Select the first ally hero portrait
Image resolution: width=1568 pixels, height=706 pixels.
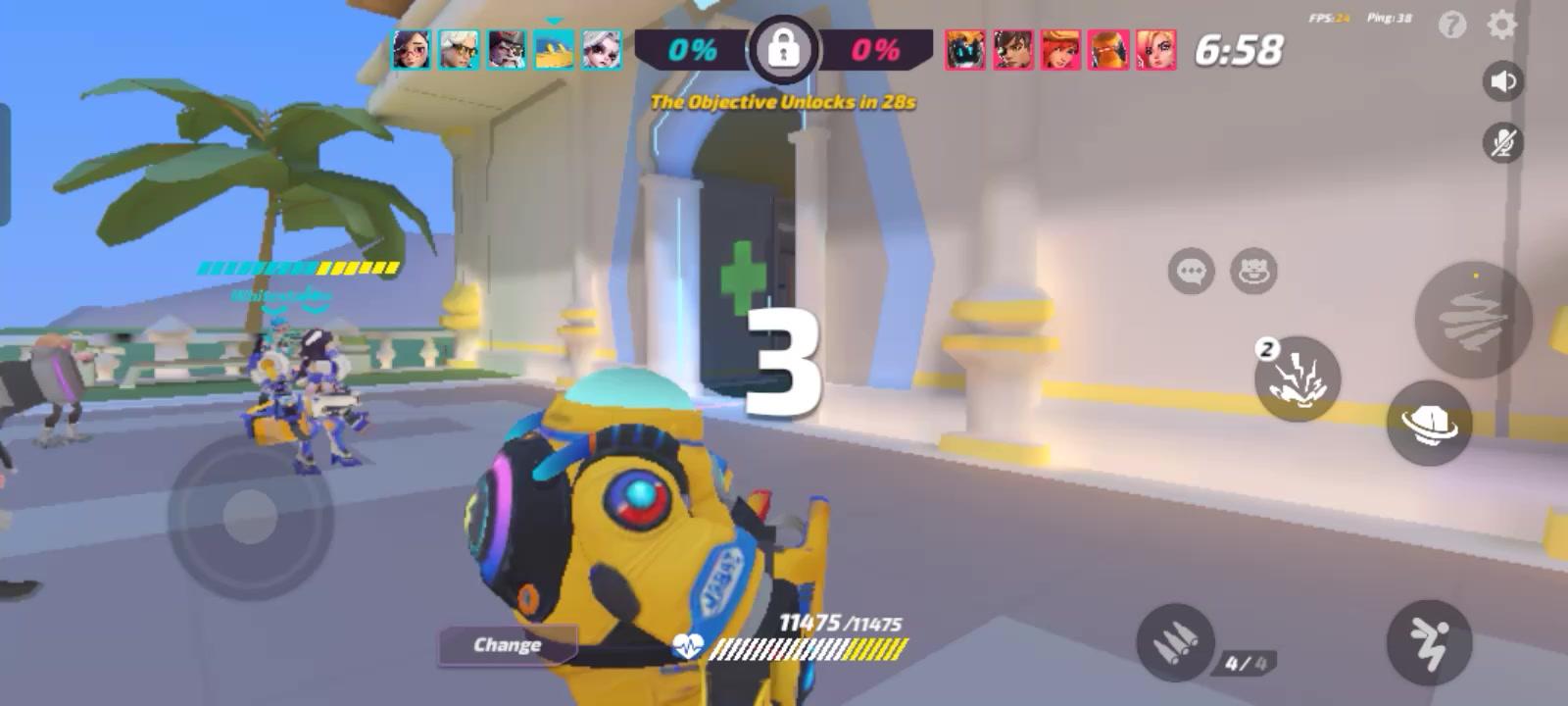pos(412,52)
